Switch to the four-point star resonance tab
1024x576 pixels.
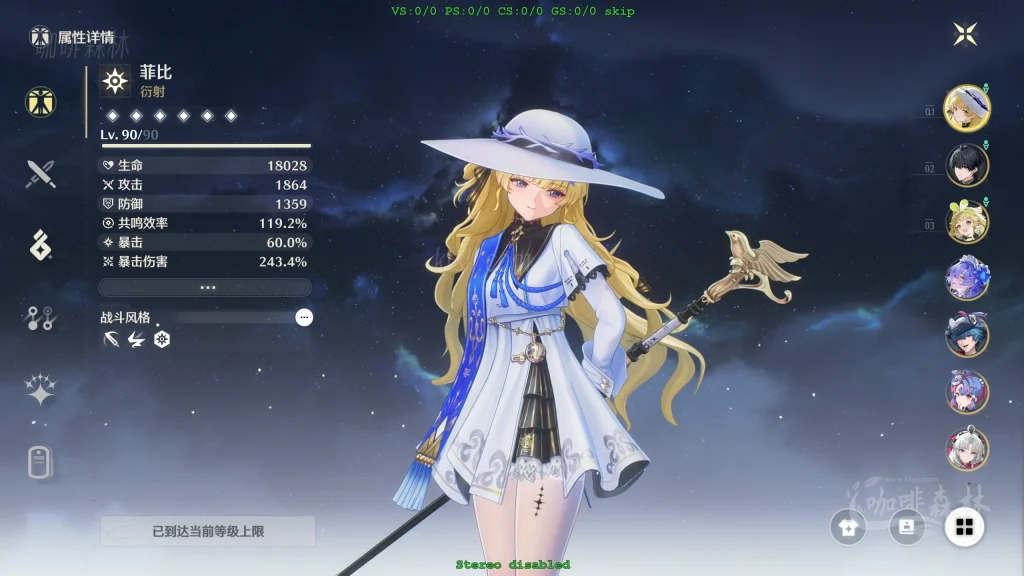(x=41, y=390)
